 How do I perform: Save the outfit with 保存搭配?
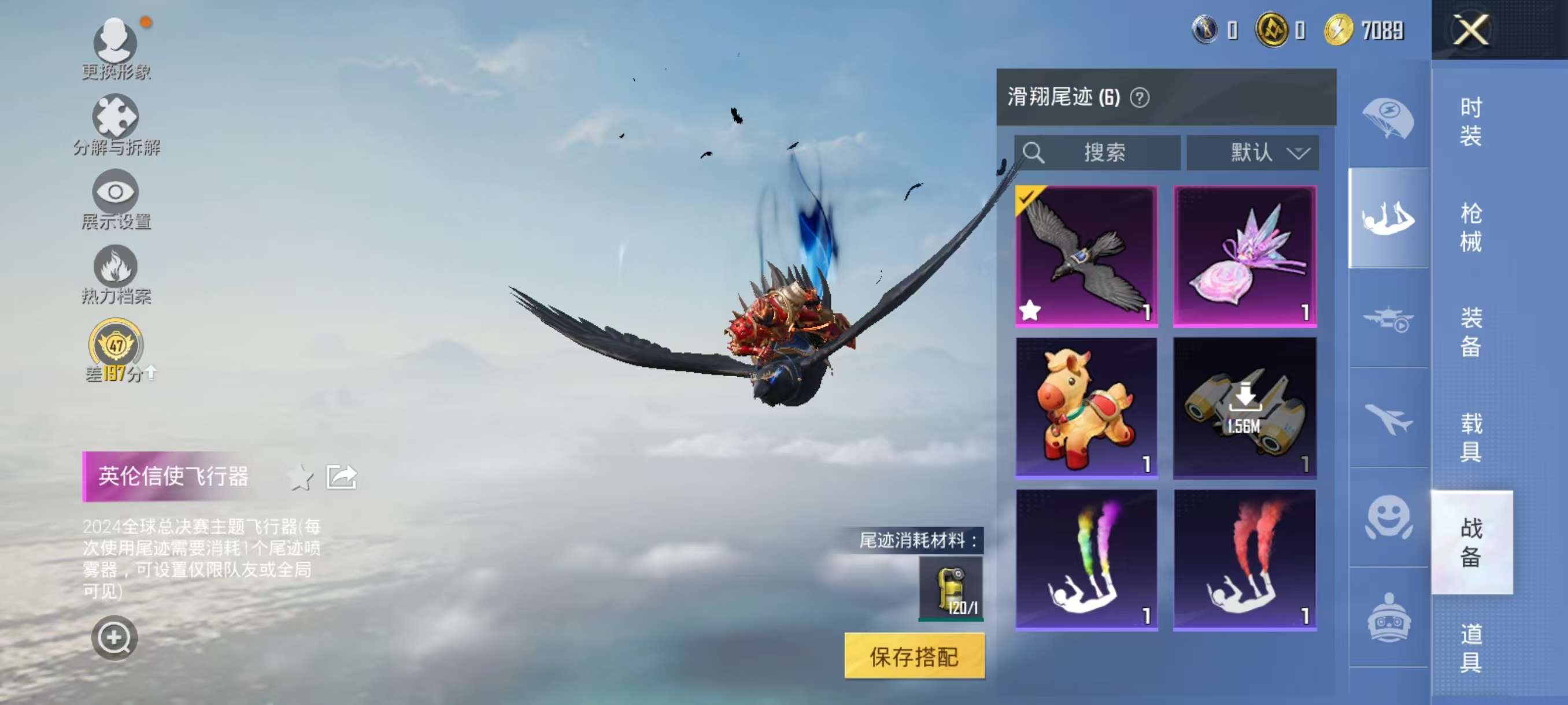(914, 656)
